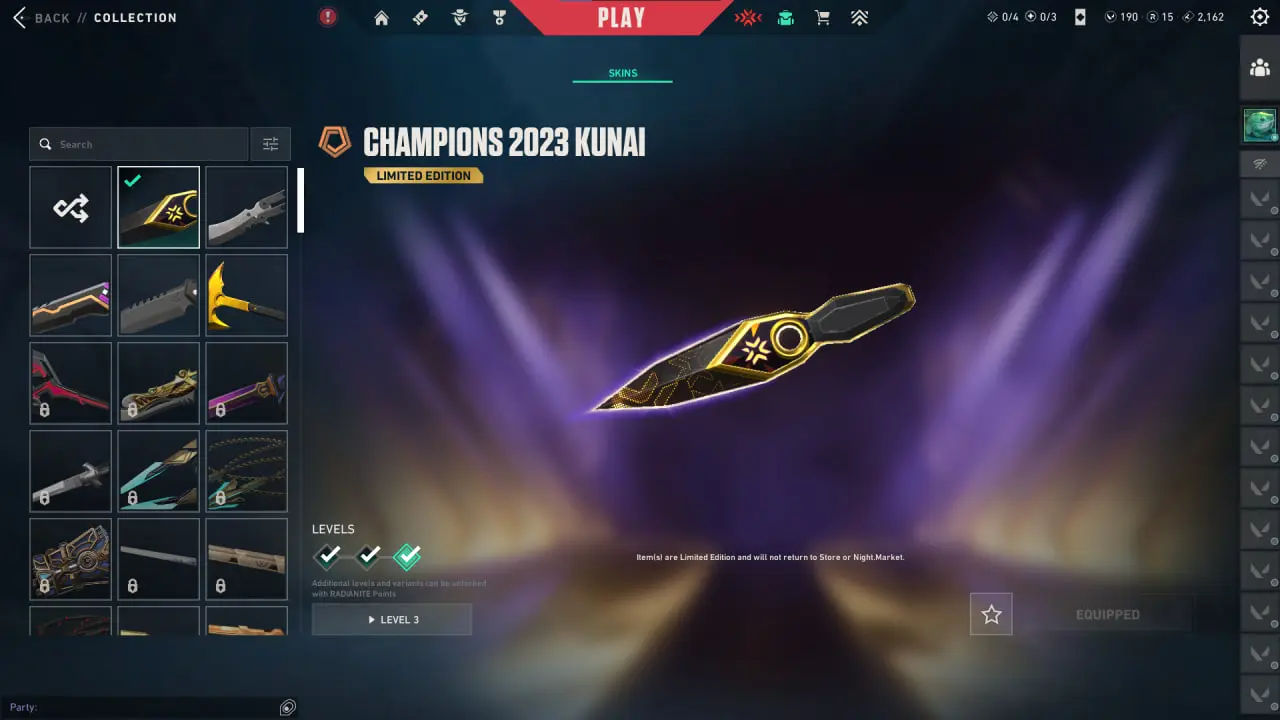
Task: Open the Home screen via house icon
Action: tap(381, 17)
